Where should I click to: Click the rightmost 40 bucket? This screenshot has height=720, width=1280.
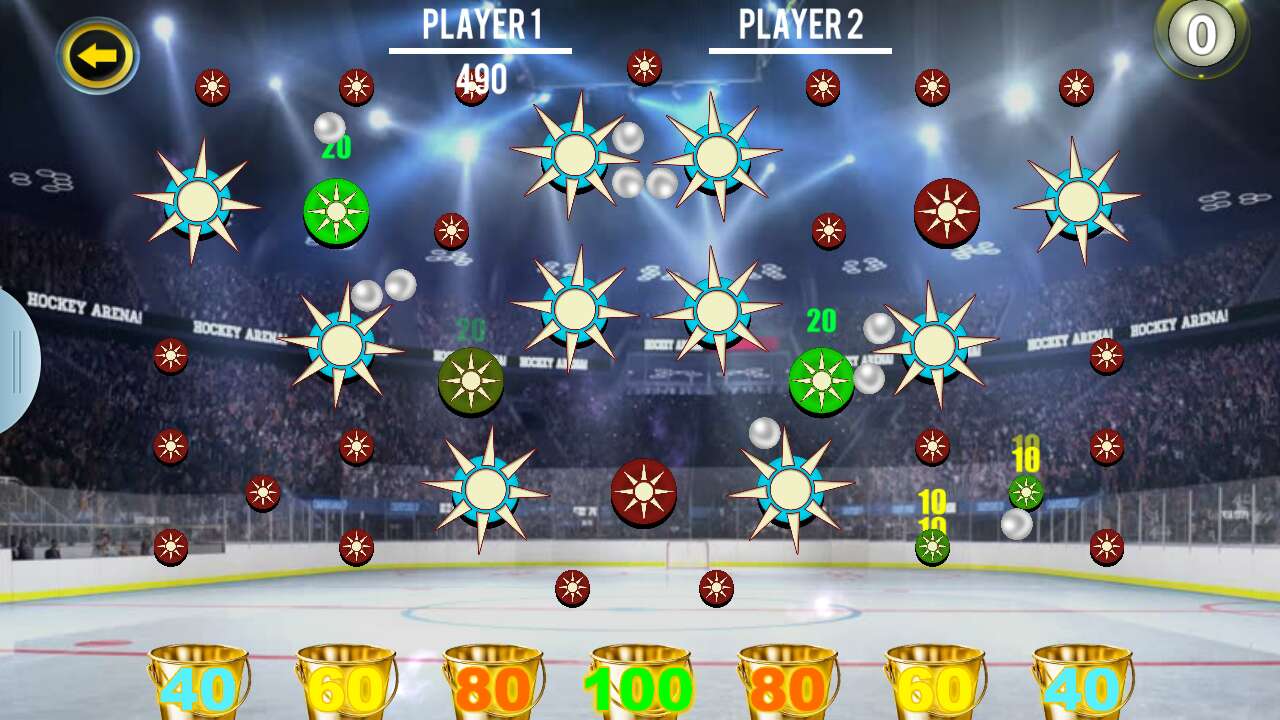(x=1084, y=688)
